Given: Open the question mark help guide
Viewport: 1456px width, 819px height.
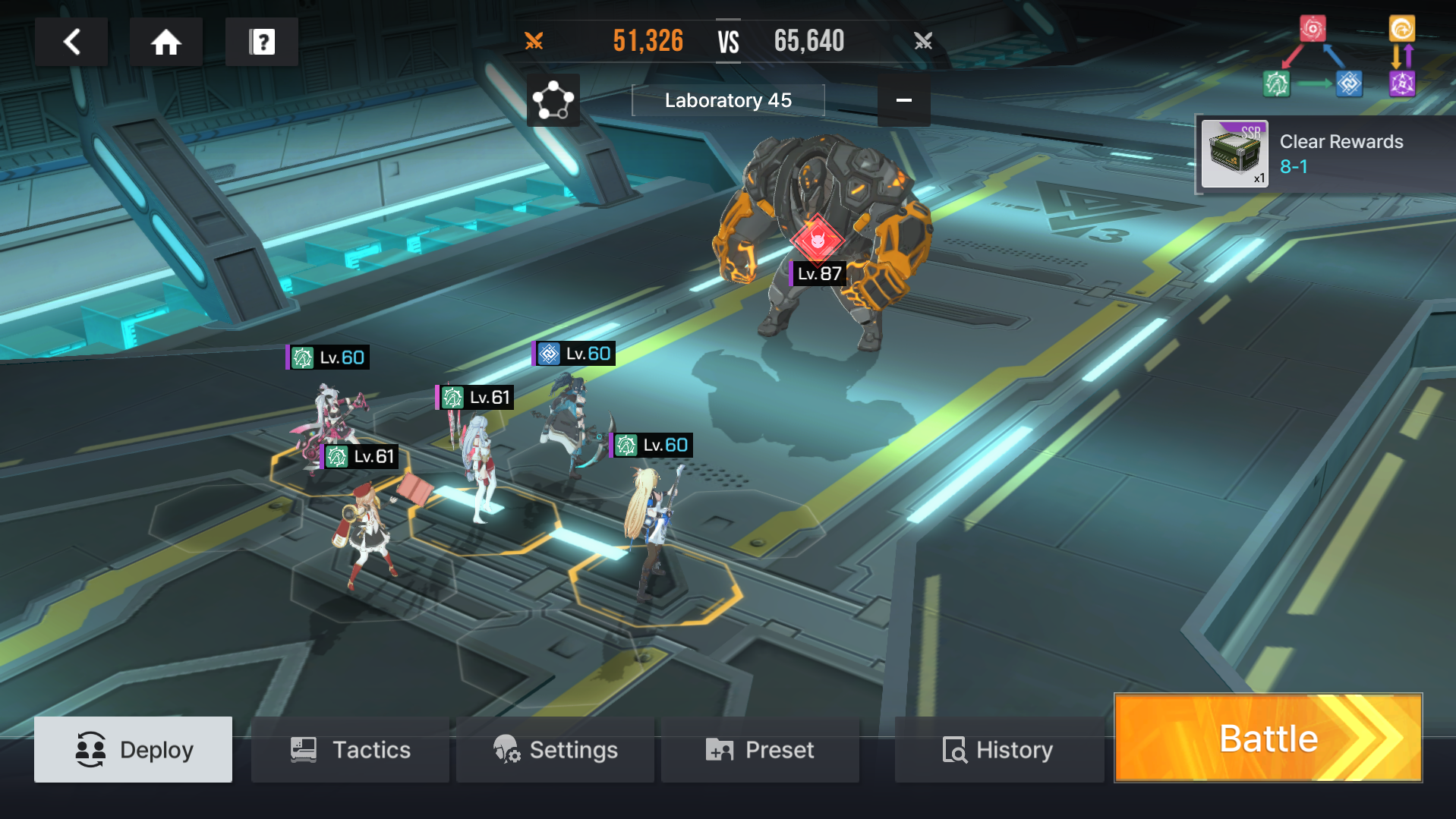Looking at the screenshot, I should pyautogui.click(x=262, y=42).
